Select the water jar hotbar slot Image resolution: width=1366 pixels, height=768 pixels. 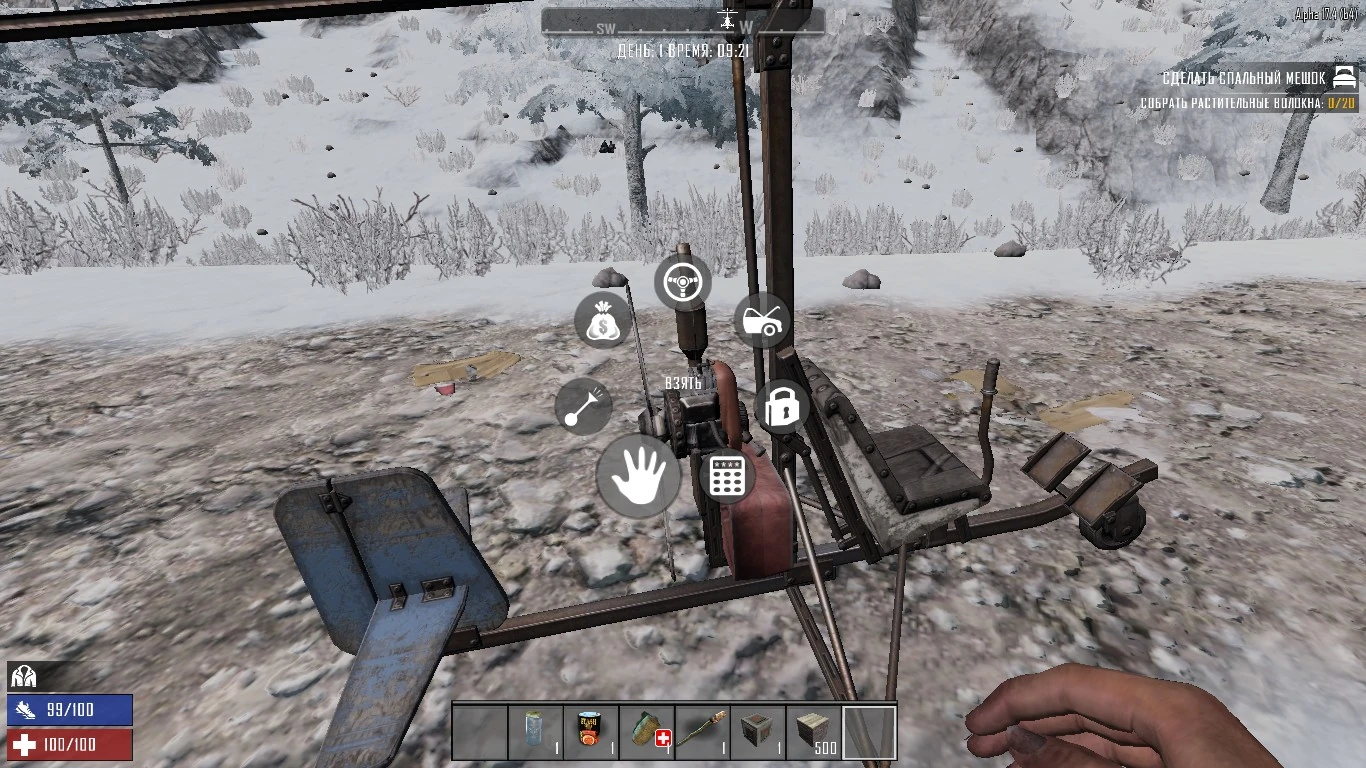536,733
